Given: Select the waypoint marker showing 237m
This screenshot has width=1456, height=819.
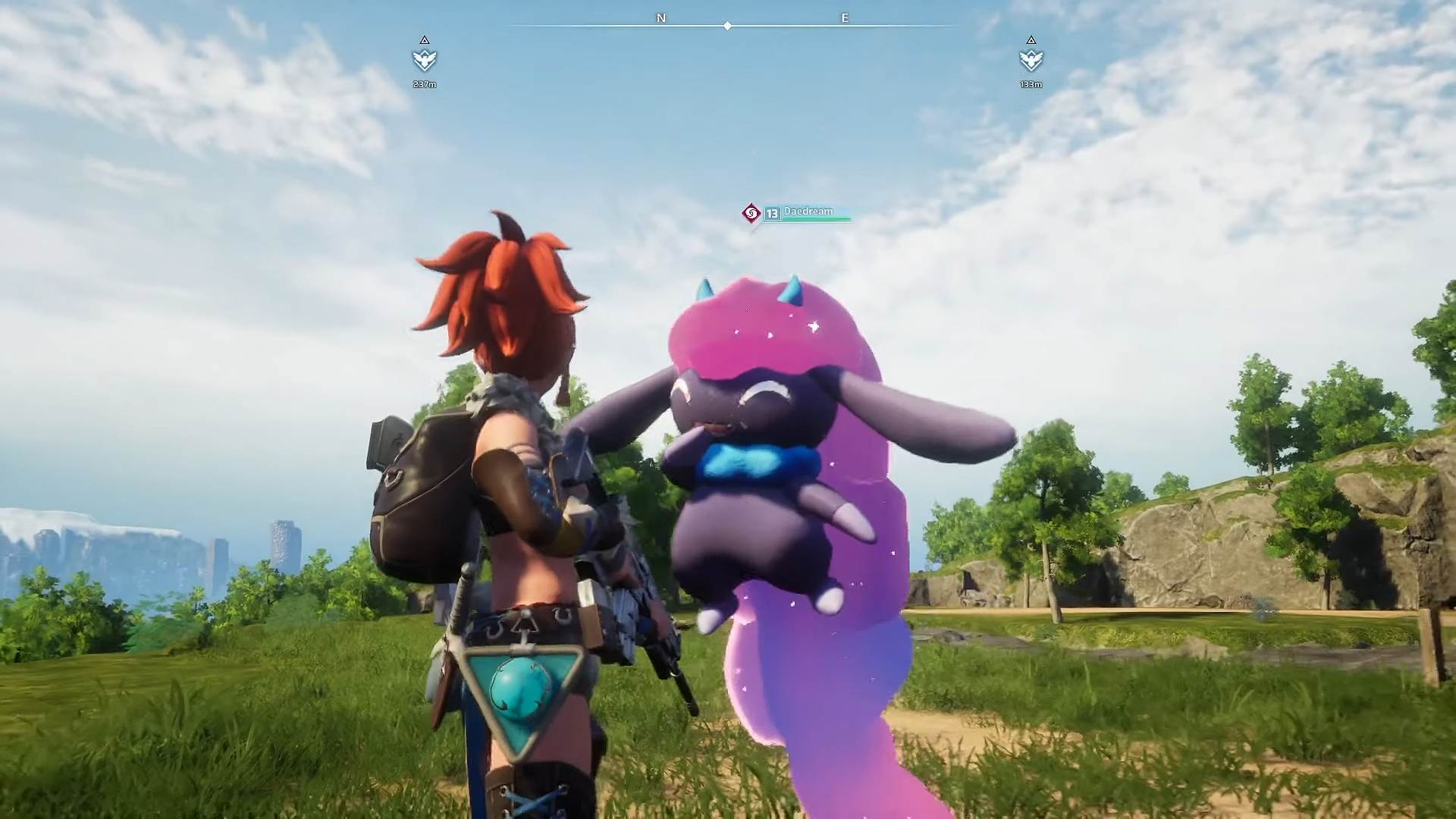Looking at the screenshot, I should point(425,59).
